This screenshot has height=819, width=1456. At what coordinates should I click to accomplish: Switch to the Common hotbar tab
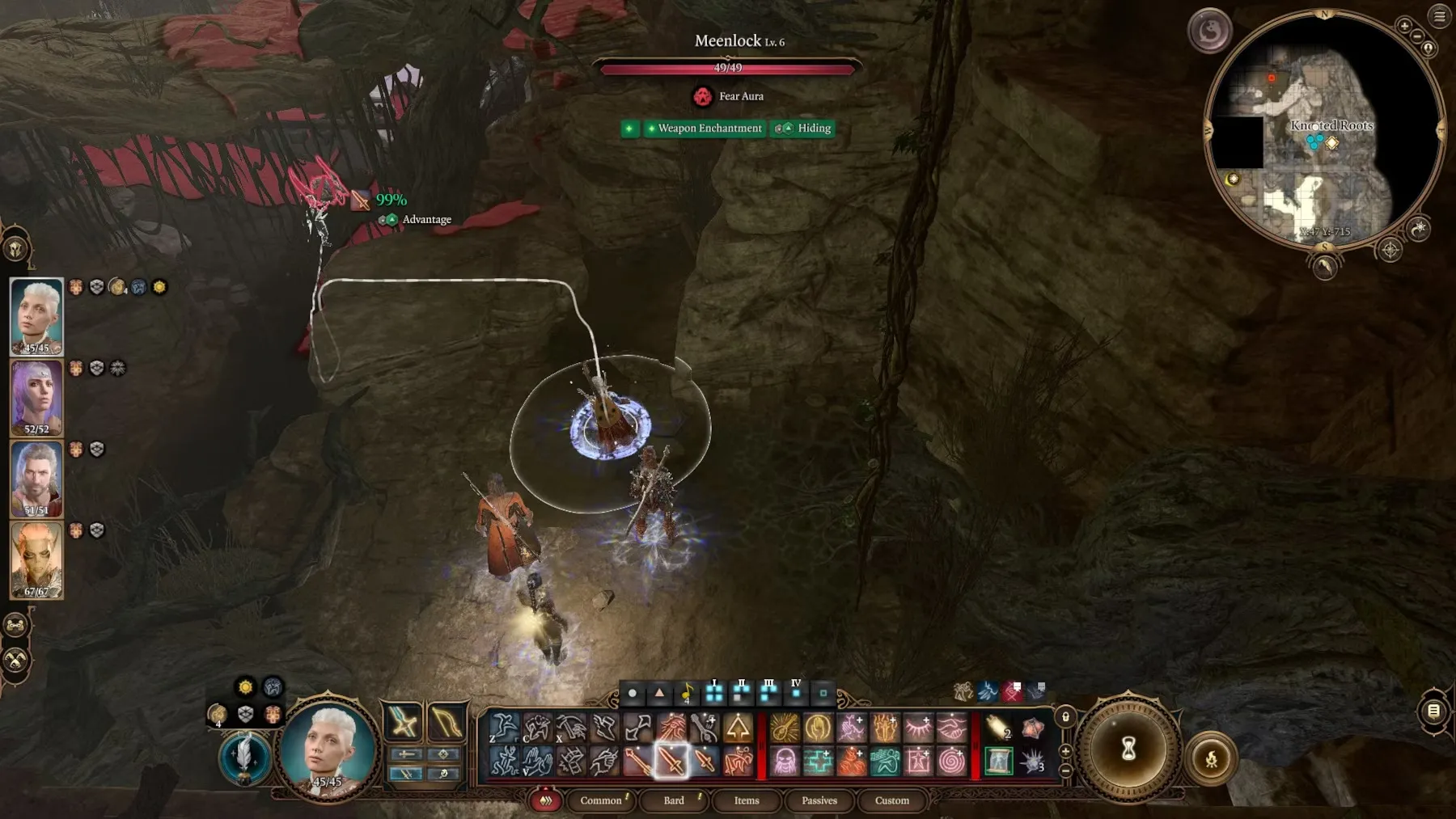tap(601, 800)
